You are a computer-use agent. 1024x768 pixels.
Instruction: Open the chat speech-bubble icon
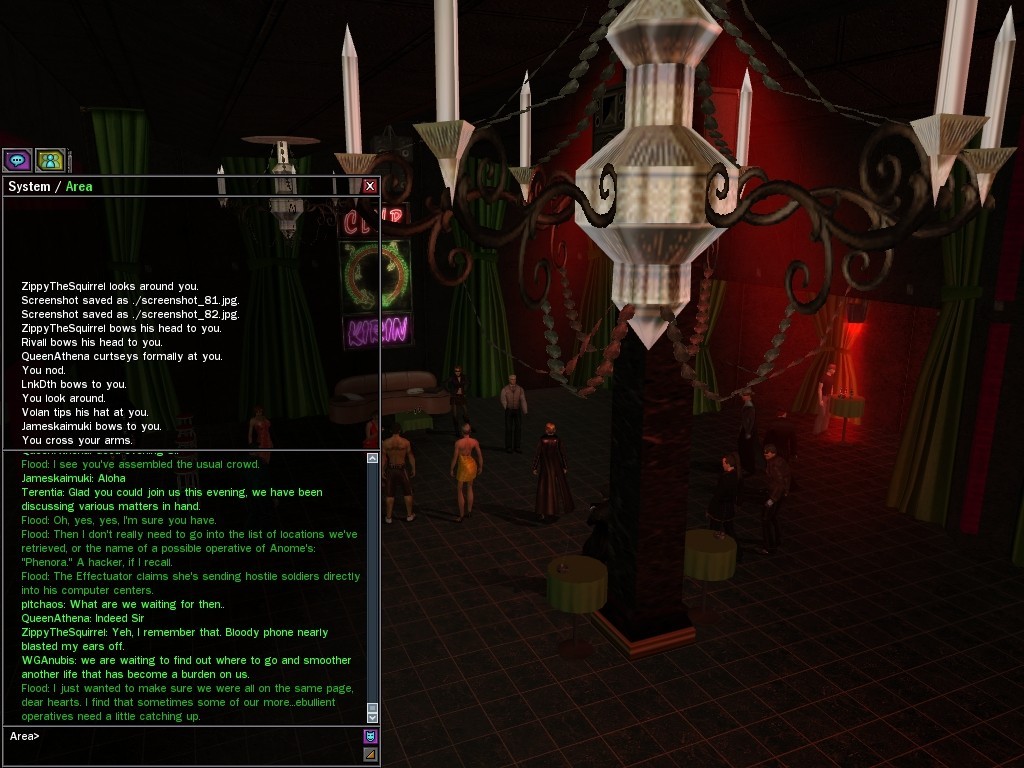pos(17,160)
